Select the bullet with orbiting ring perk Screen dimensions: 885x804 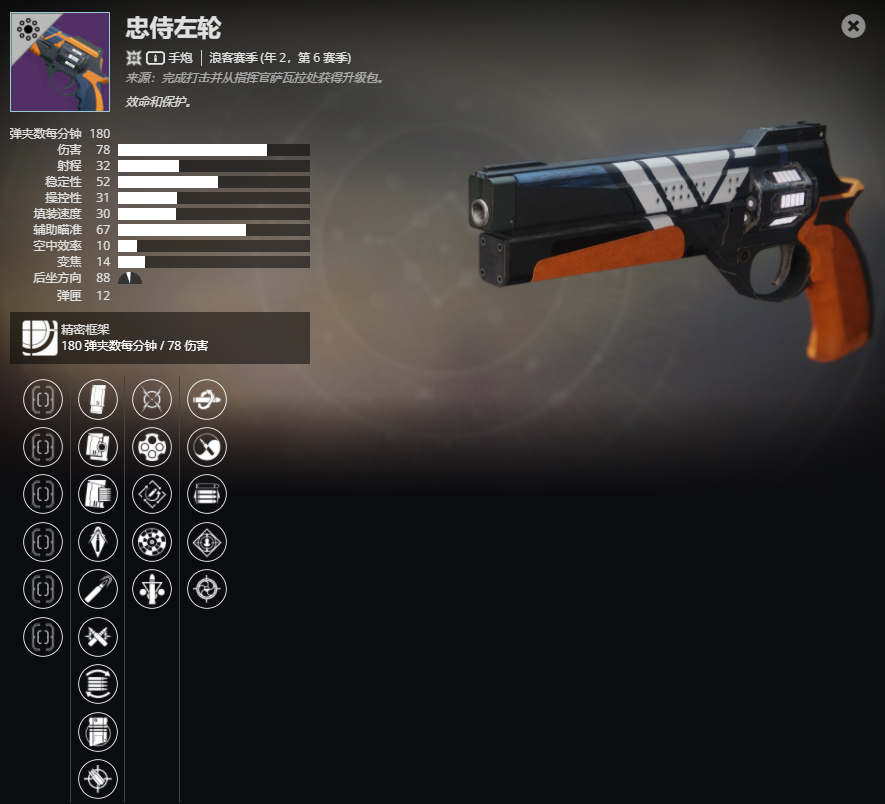[207, 400]
